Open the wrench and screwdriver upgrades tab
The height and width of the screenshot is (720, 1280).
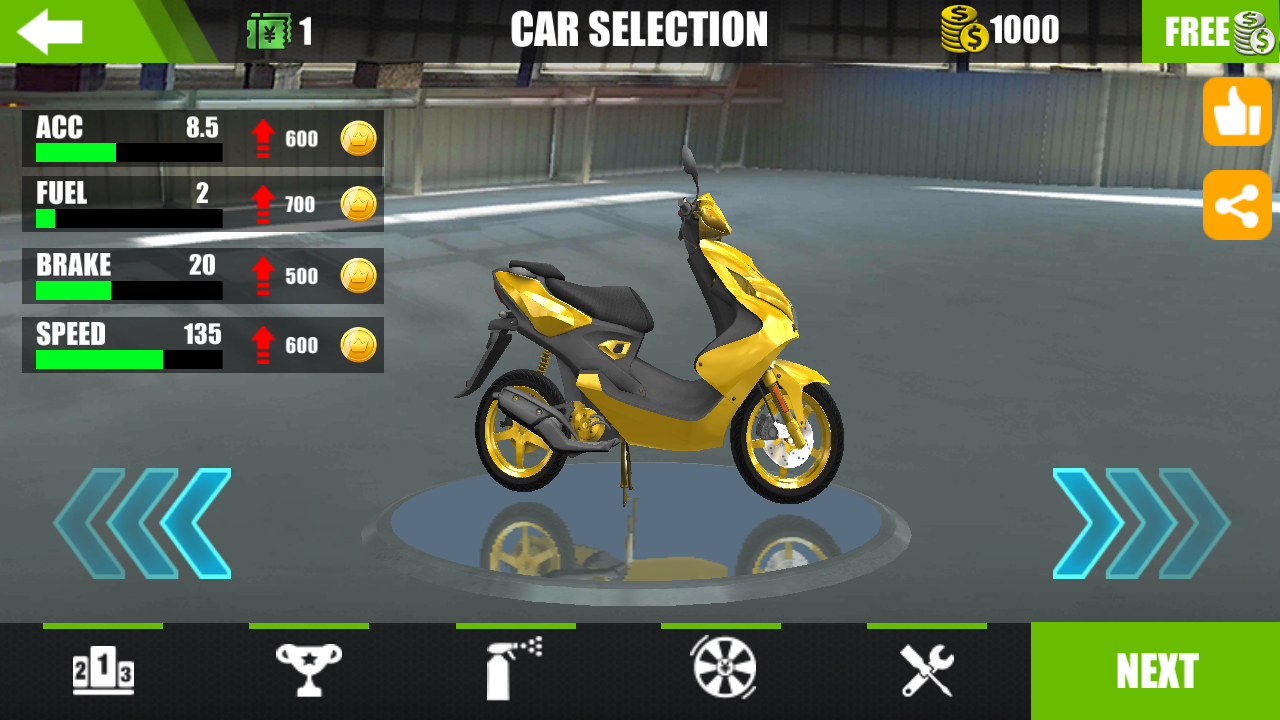click(x=927, y=670)
